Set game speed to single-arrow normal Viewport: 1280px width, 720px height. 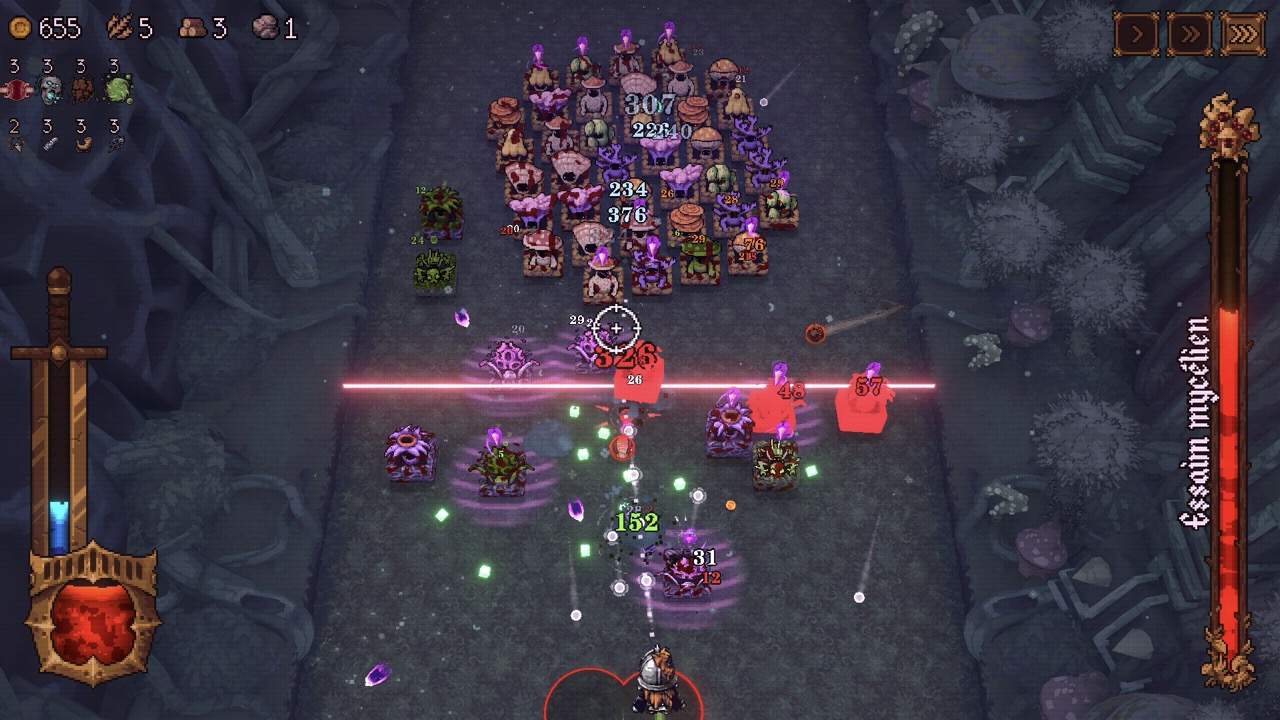(x=1137, y=33)
